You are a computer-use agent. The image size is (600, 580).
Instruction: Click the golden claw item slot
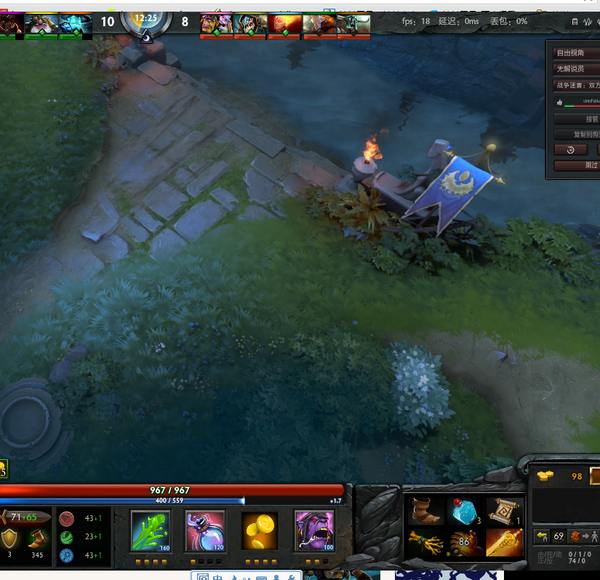click(x=424, y=543)
